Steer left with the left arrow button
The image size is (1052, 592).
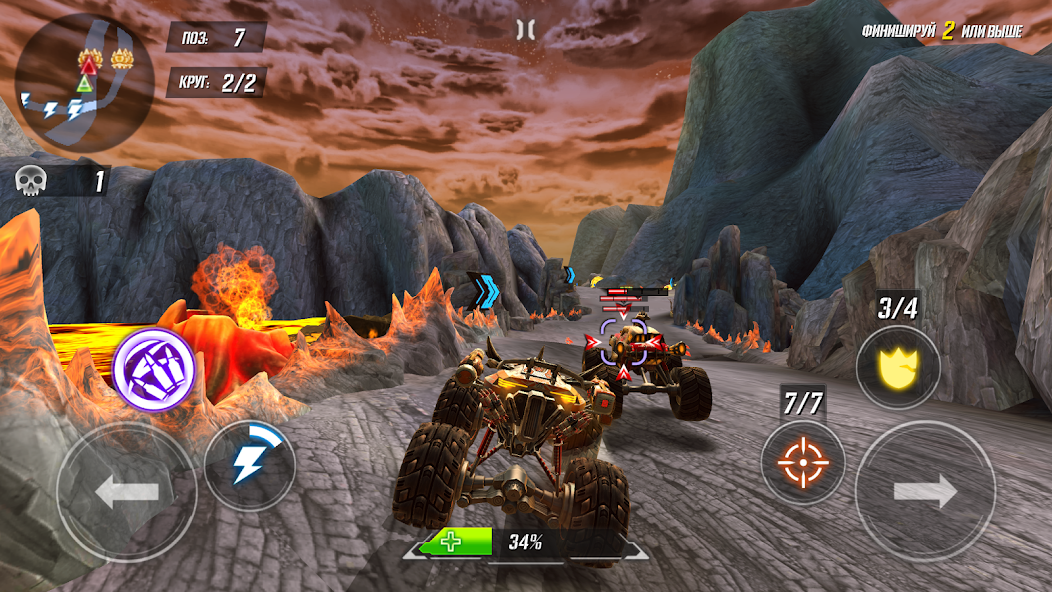126,492
